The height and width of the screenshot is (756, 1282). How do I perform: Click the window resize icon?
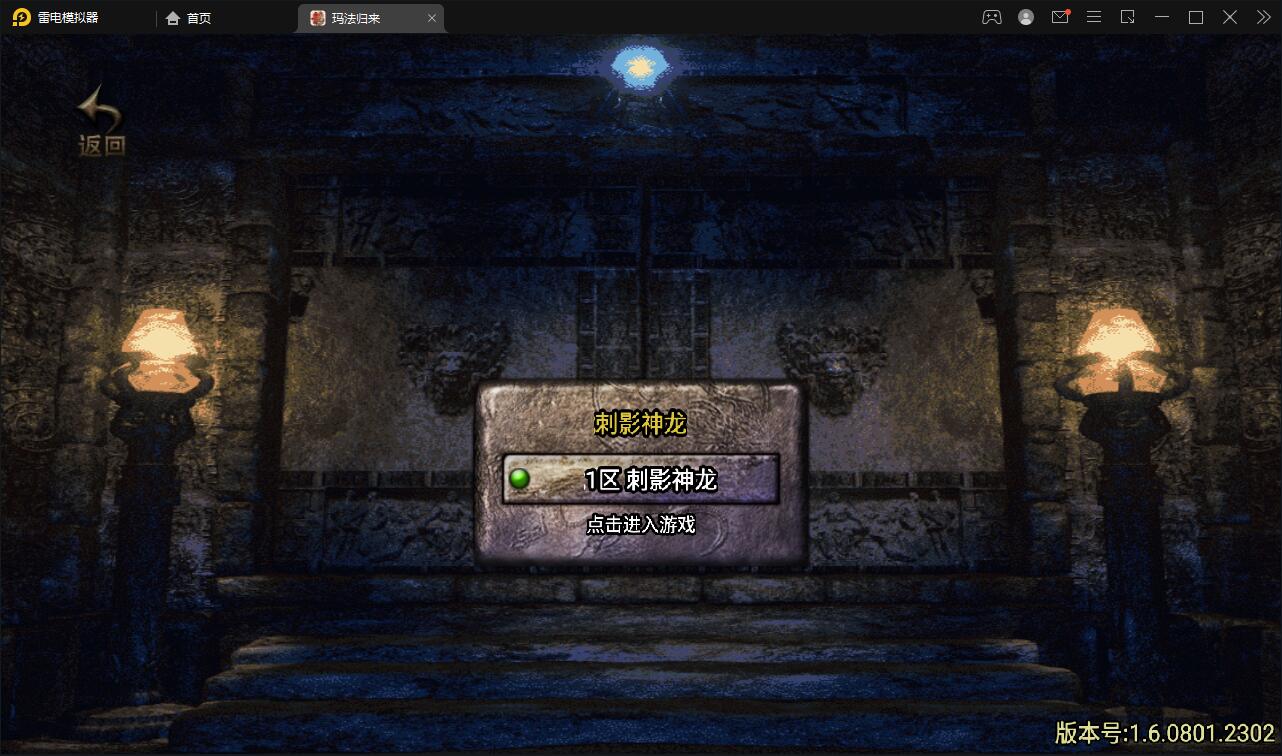(1127, 17)
